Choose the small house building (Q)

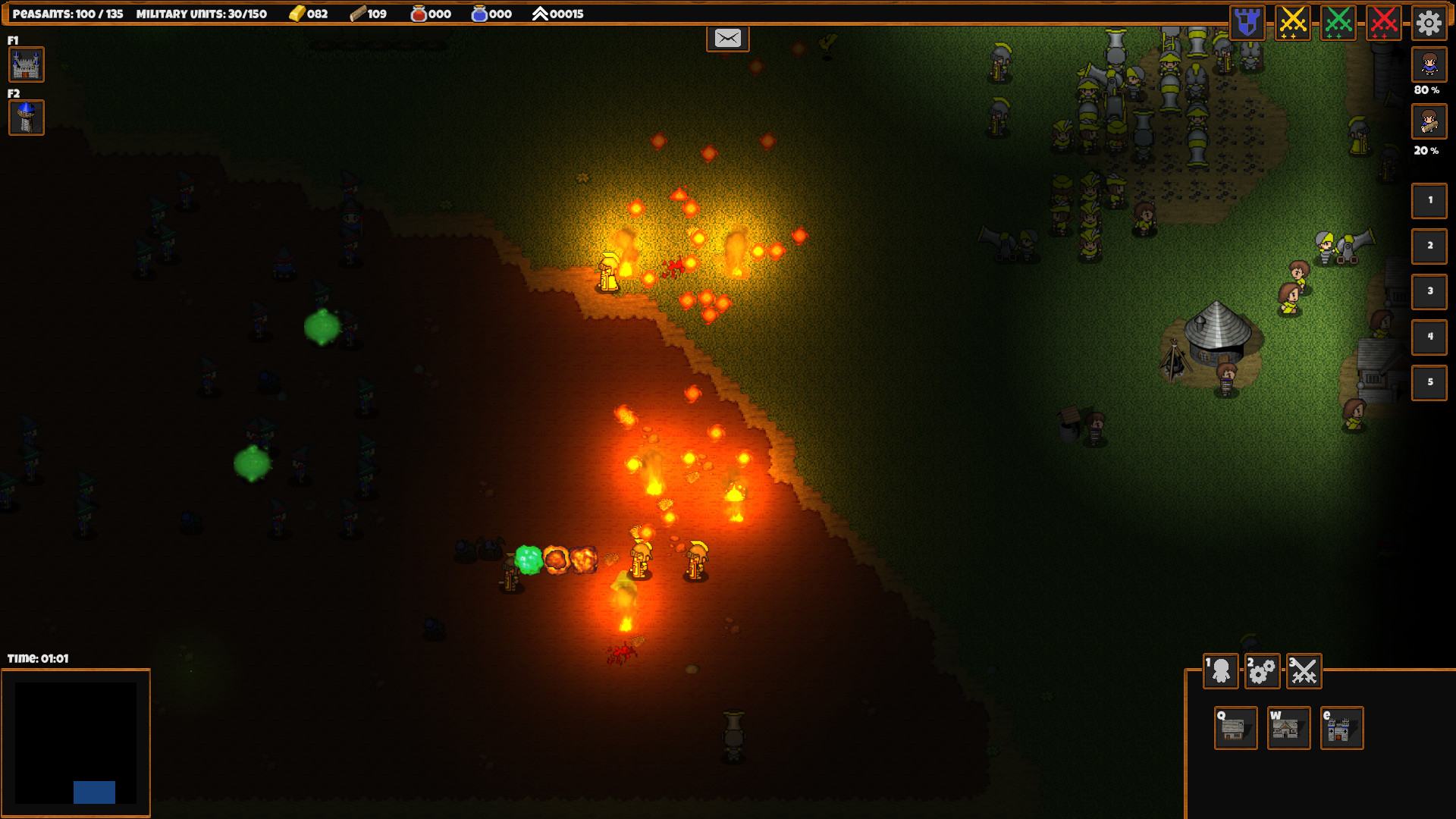point(1236,728)
